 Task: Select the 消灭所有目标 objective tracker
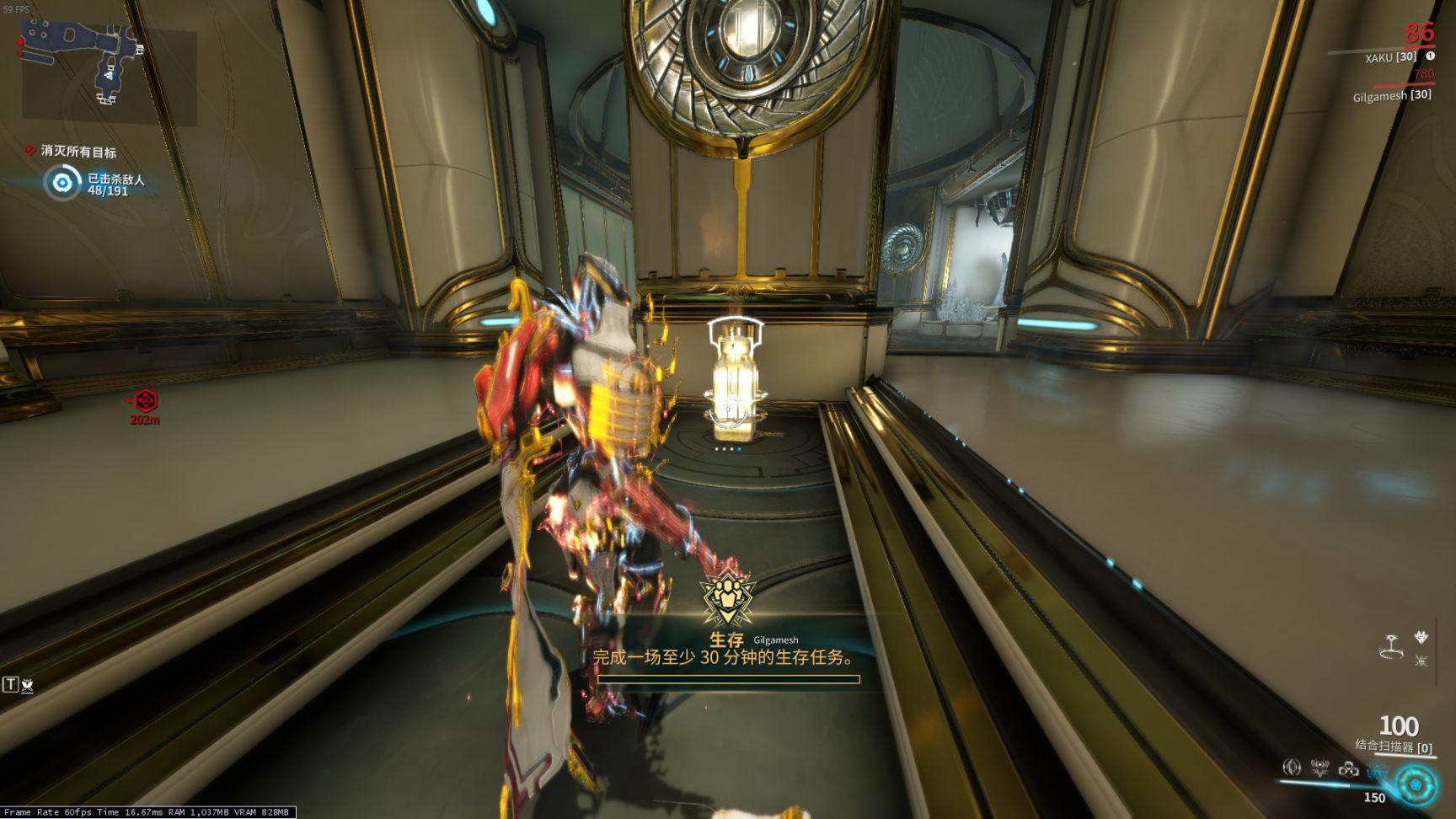coord(78,152)
